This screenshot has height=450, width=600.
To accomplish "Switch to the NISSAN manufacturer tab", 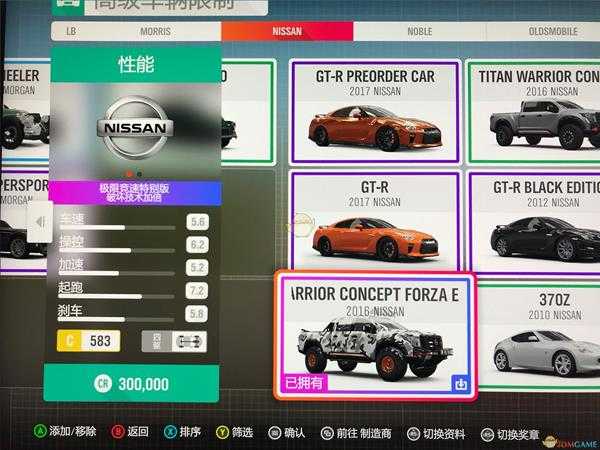I will pyautogui.click(x=286, y=31).
